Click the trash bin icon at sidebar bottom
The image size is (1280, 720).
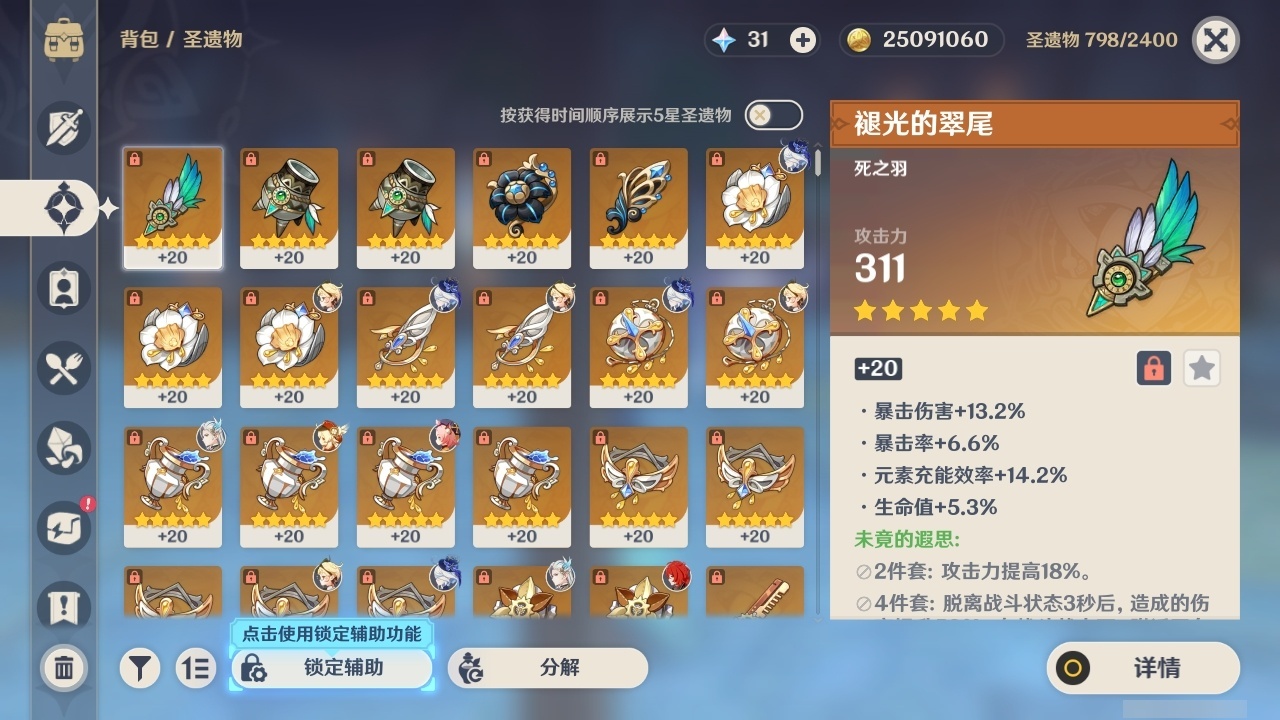[x=64, y=668]
